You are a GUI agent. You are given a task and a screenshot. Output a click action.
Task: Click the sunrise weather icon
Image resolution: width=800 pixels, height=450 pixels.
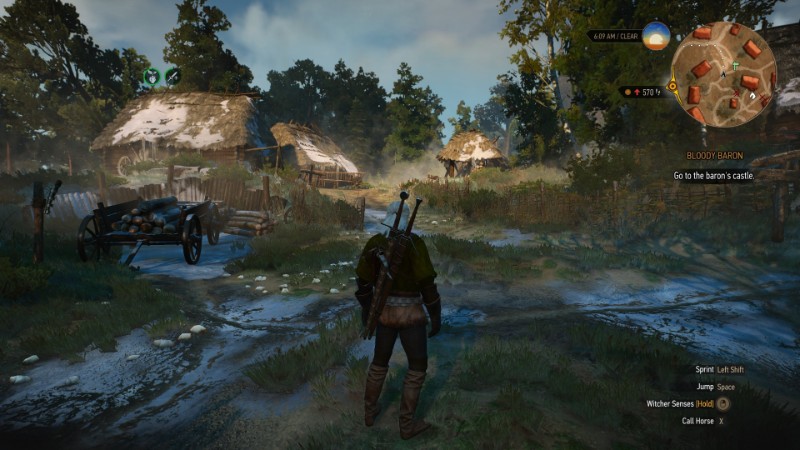coord(655,36)
